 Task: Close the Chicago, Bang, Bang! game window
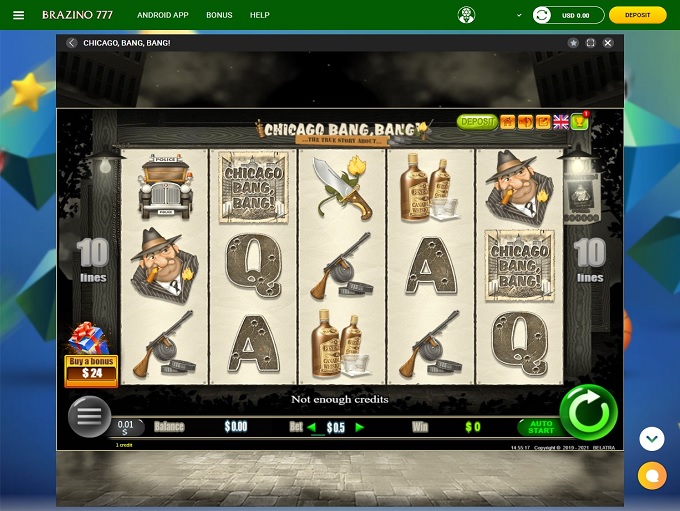coord(608,43)
